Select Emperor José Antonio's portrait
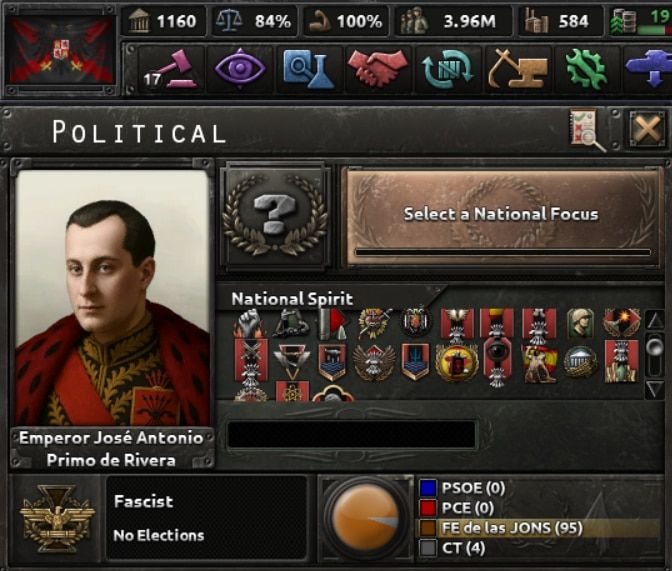 [113, 298]
